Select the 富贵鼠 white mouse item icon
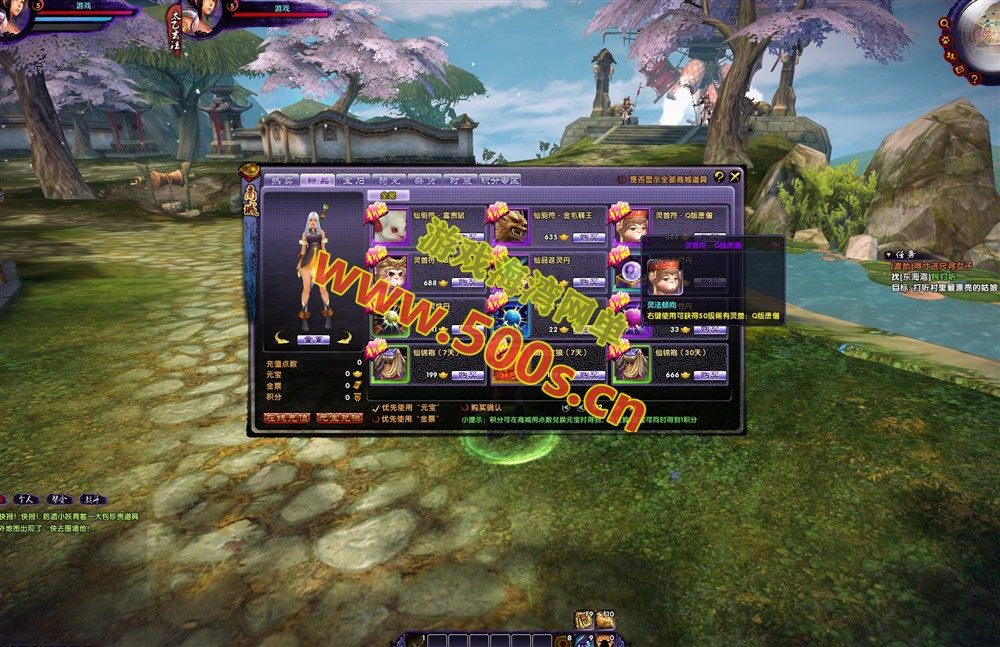1000x647 pixels. (391, 226)
